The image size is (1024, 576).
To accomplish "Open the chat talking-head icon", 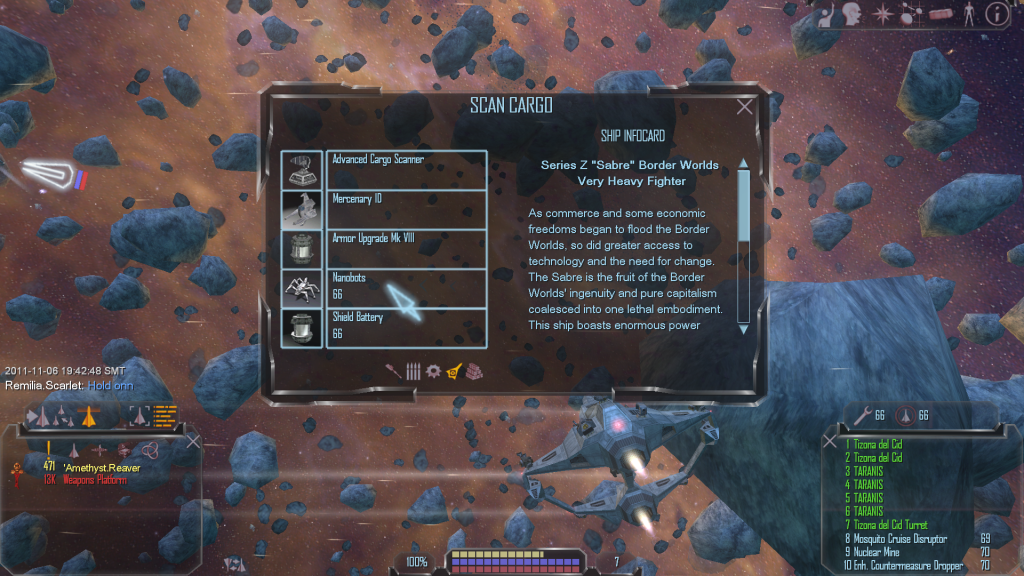I will point(852,14).
